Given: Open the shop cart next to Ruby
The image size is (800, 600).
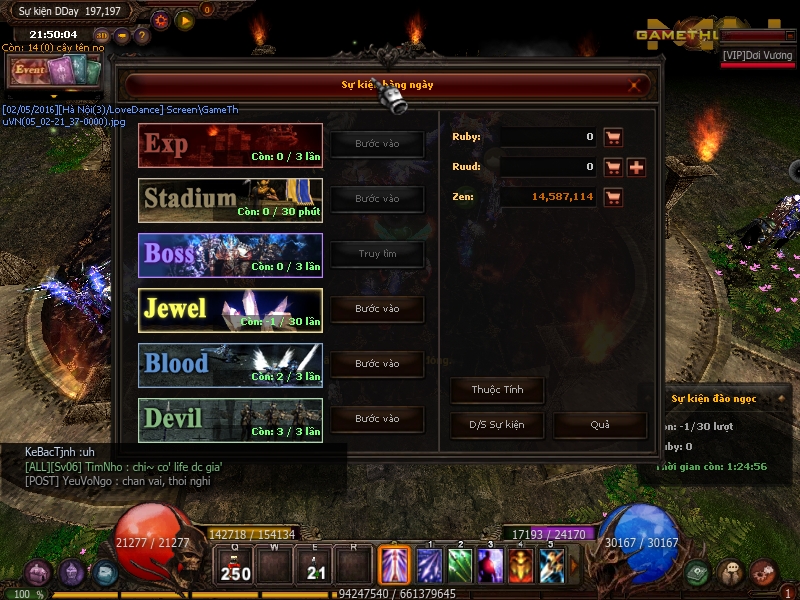Looking at the screenshot, I should coord(613,137).
